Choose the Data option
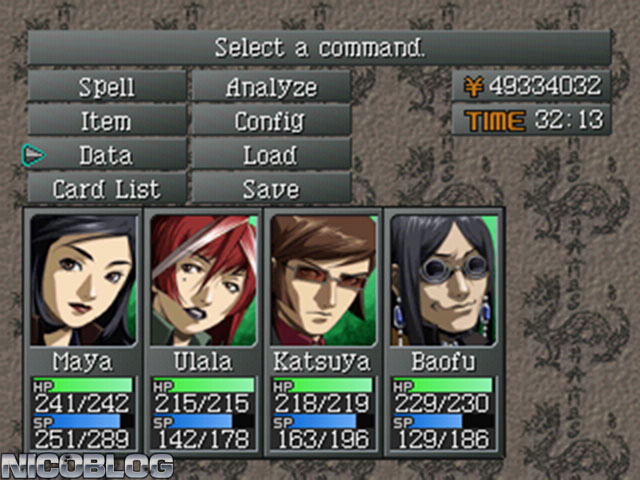Image resolution: width=640 pixels, height=480 pixels. [106, 155]
